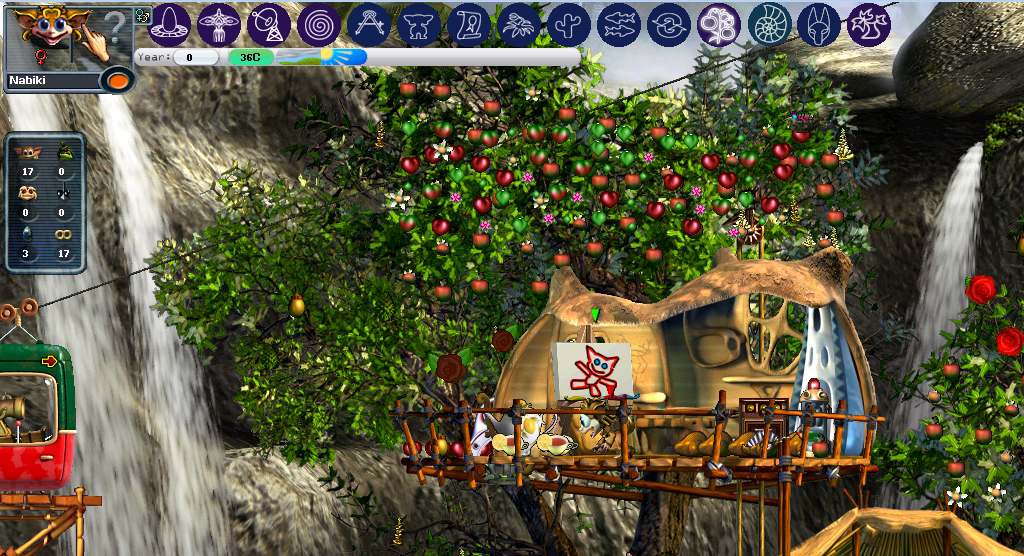Select the Norn population icon

click(x=29, y=153)
